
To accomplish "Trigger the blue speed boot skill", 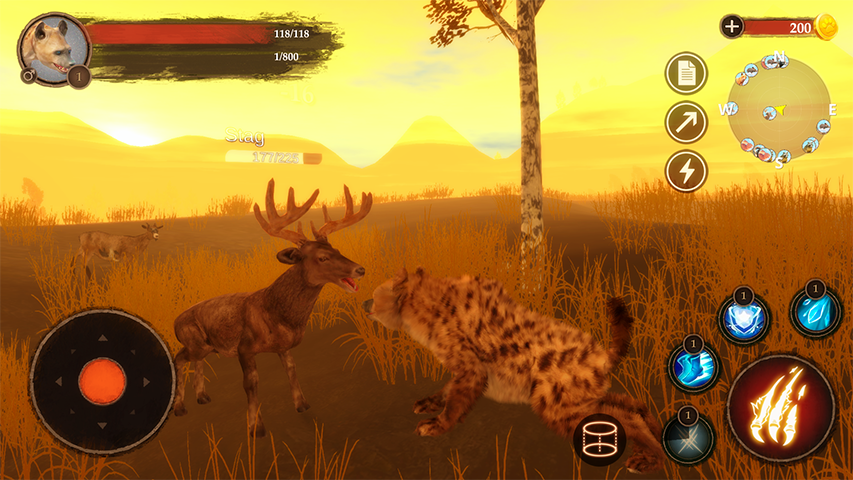I will tap(694, 367).
